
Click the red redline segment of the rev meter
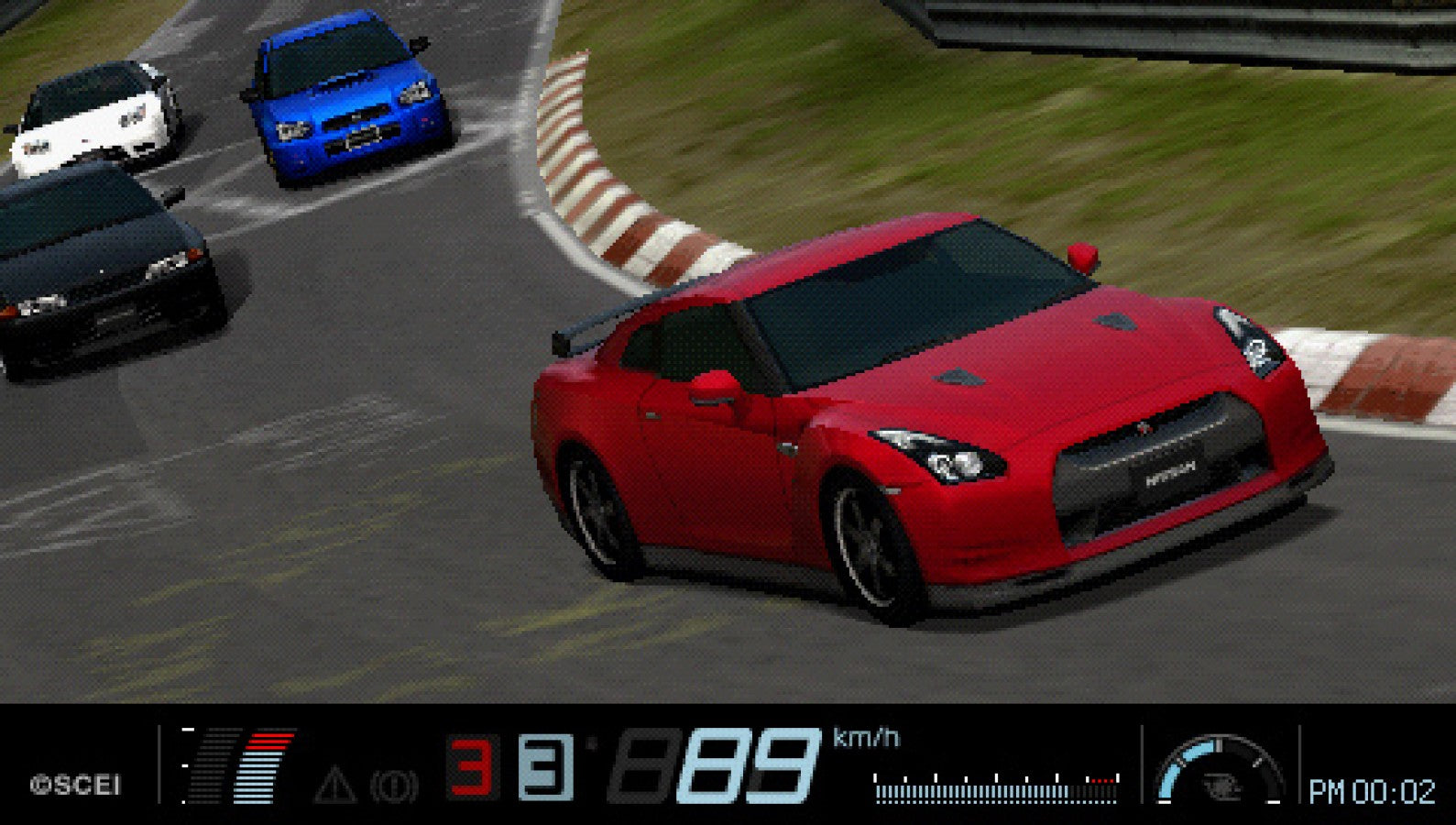point(272,741)
